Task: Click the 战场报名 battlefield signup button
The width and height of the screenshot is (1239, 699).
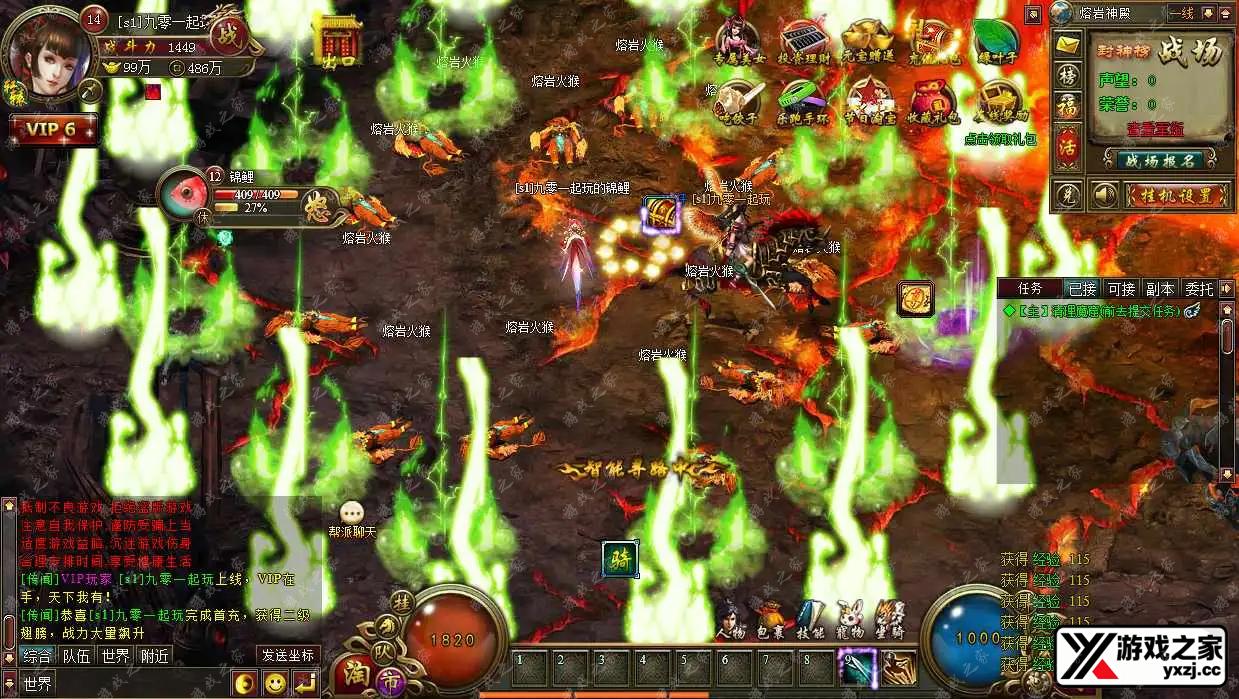Action: [x=1160, y=160]
